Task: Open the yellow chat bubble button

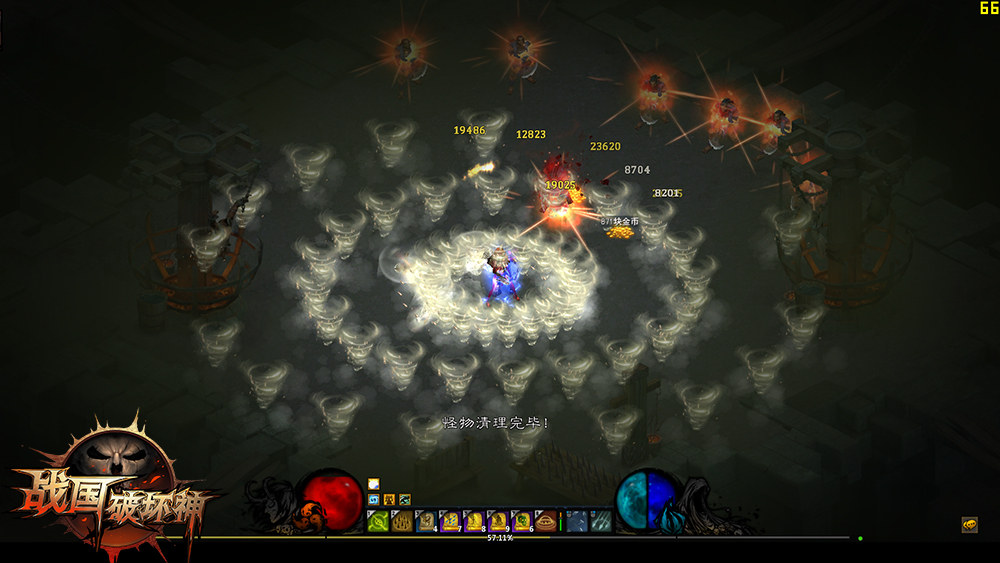Action: 969,524
